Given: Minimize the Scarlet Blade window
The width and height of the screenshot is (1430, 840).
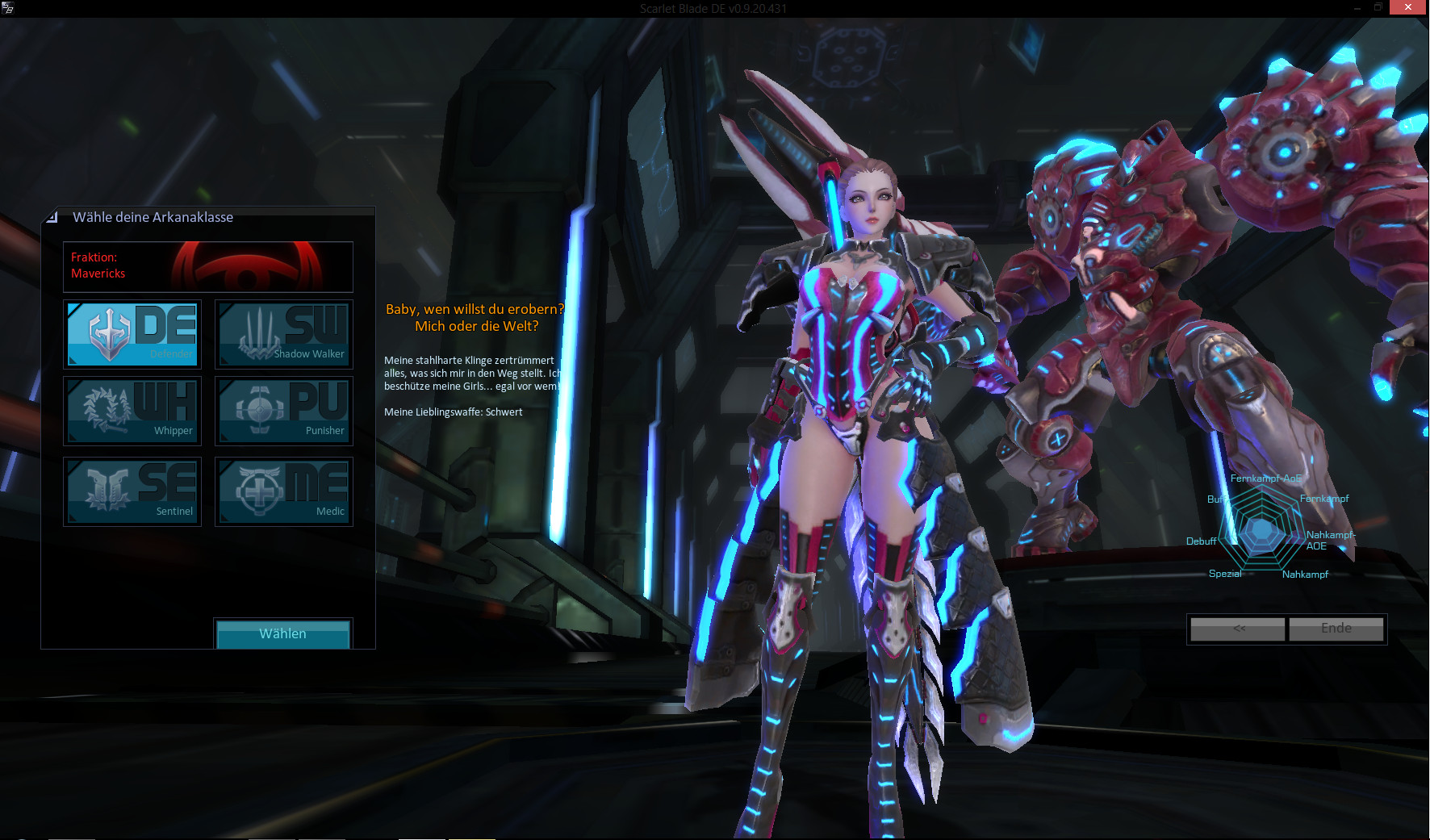Looking at the screenshot, I should [x=1357, y=7].
